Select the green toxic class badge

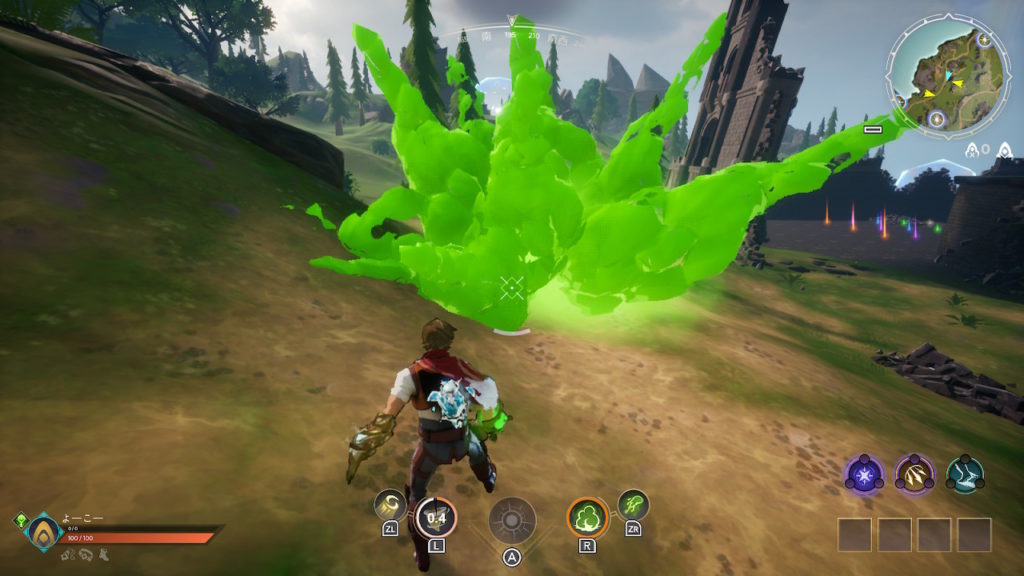[20, 520]
